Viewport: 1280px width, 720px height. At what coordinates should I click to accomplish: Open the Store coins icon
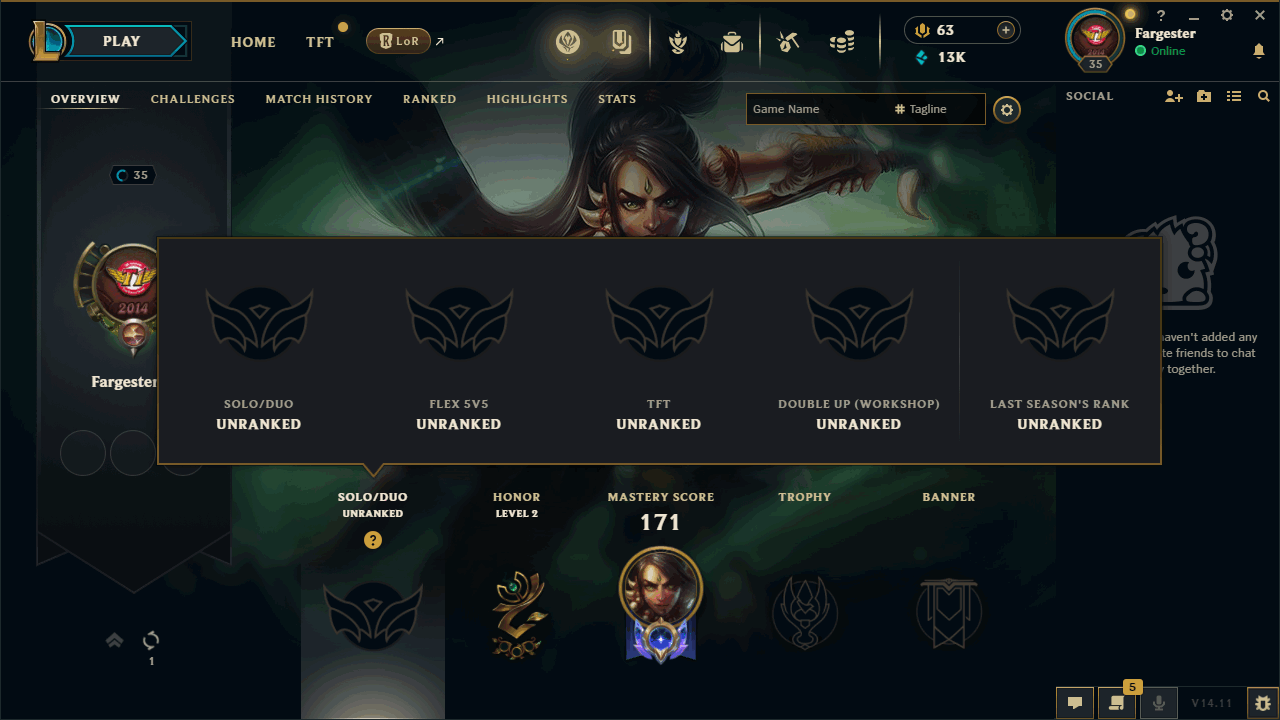(x=843, y=40)
